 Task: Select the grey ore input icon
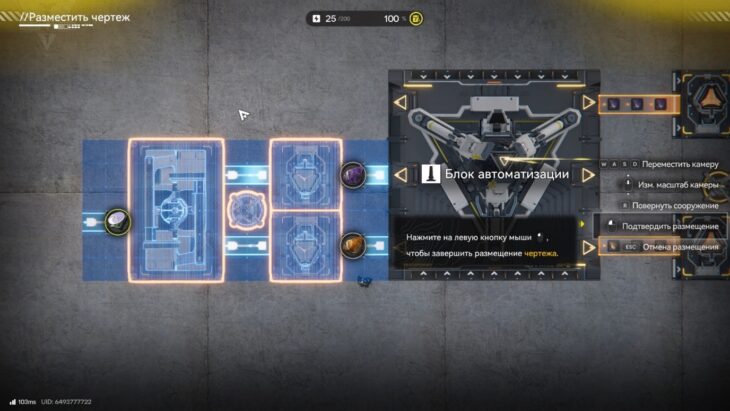coord(118,221)
